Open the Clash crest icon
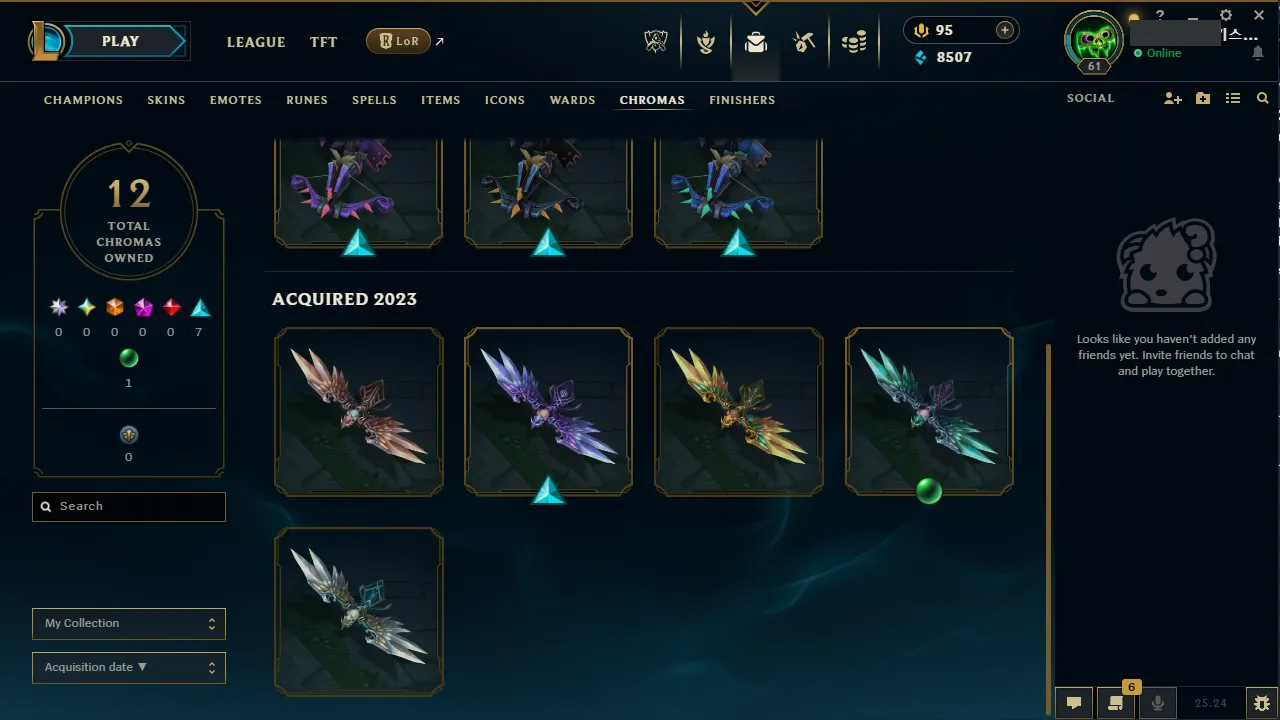The width and height of the screenshot is (1280, 720). click(x=706, y=42)
